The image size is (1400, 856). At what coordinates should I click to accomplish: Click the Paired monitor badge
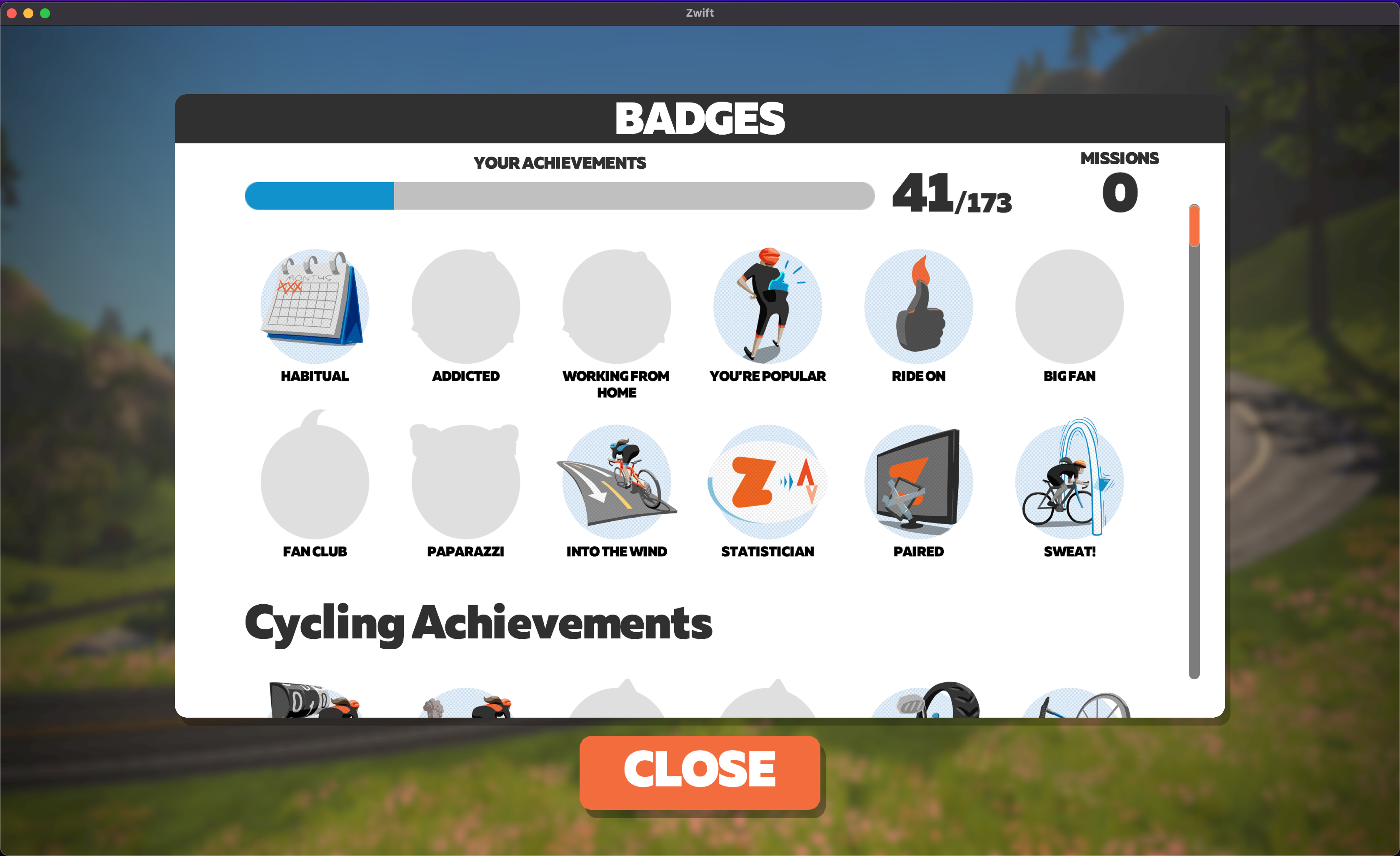918,482
